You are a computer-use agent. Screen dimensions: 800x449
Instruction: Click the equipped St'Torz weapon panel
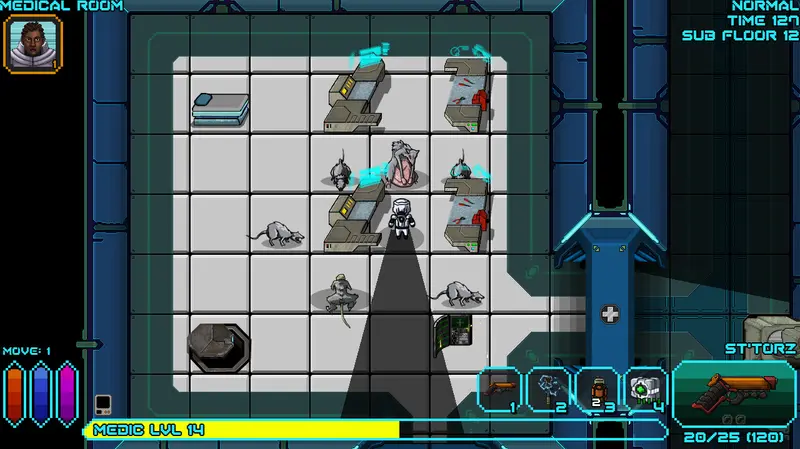coord(734,392)
